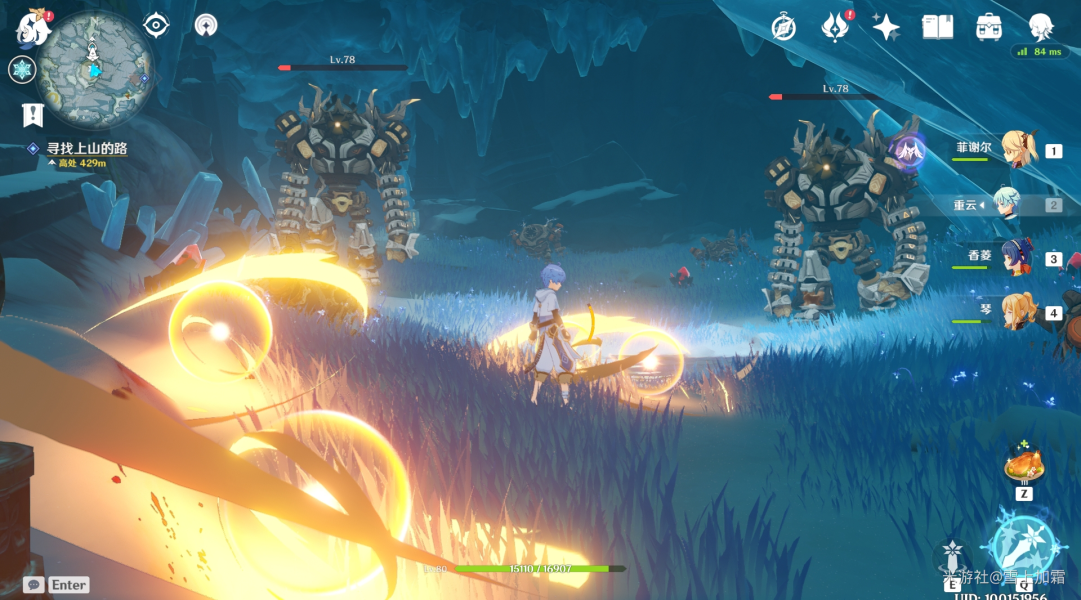Switch to party member 菲谢尔

(1019, 149)
